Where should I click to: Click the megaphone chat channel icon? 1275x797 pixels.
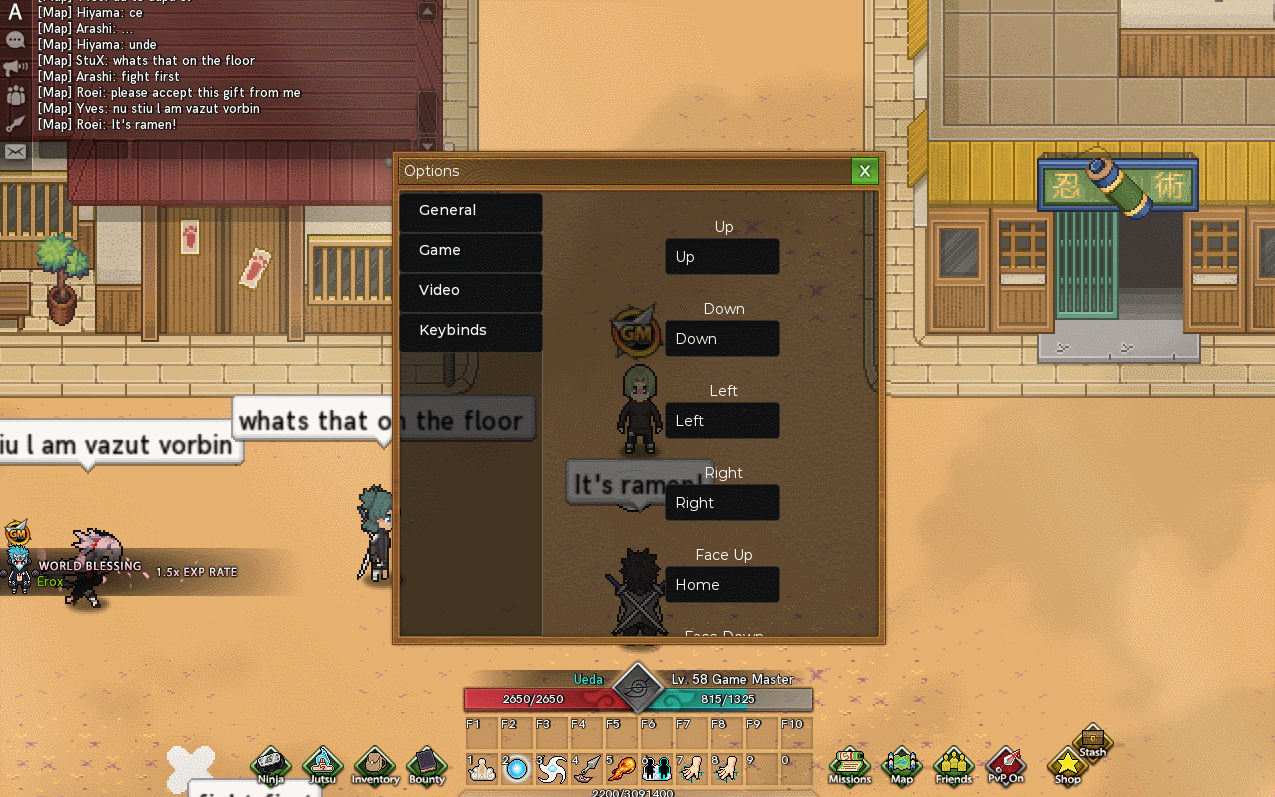15,68
